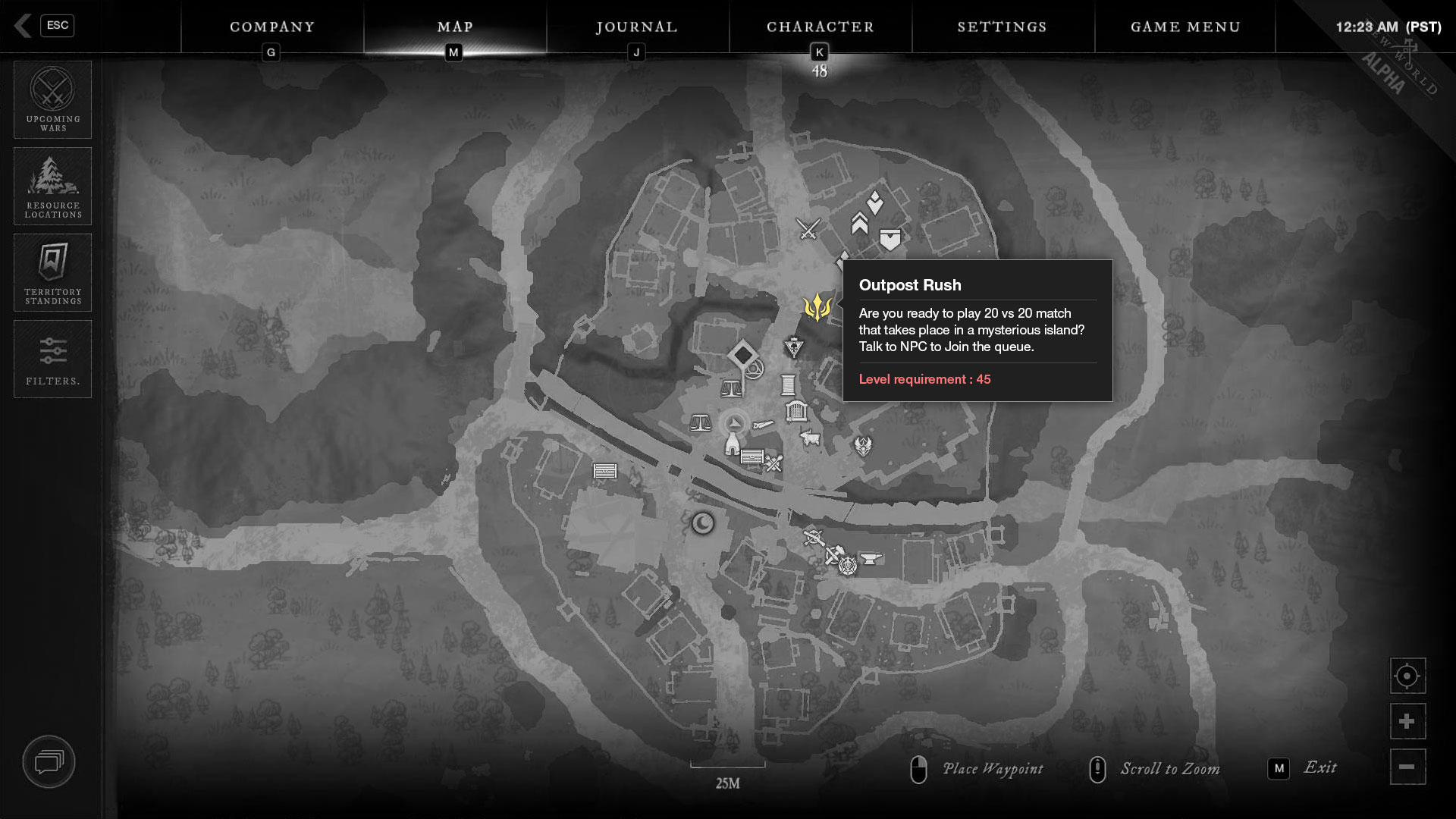
Task: Select the golden Outpost Rush map marker
Action: coord(817,308)
